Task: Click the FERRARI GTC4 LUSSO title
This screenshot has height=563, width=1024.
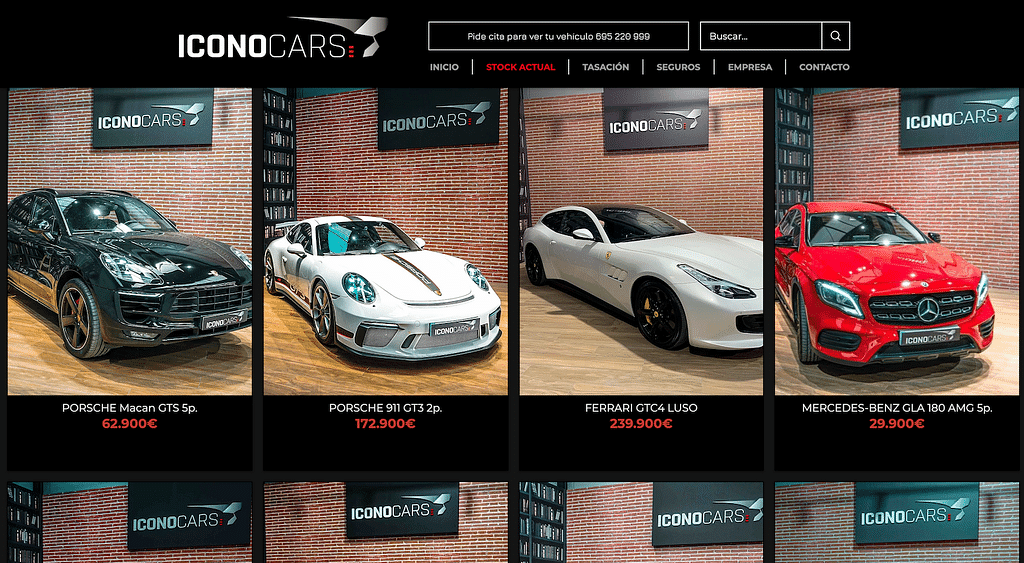Action: tap(641, 408)
